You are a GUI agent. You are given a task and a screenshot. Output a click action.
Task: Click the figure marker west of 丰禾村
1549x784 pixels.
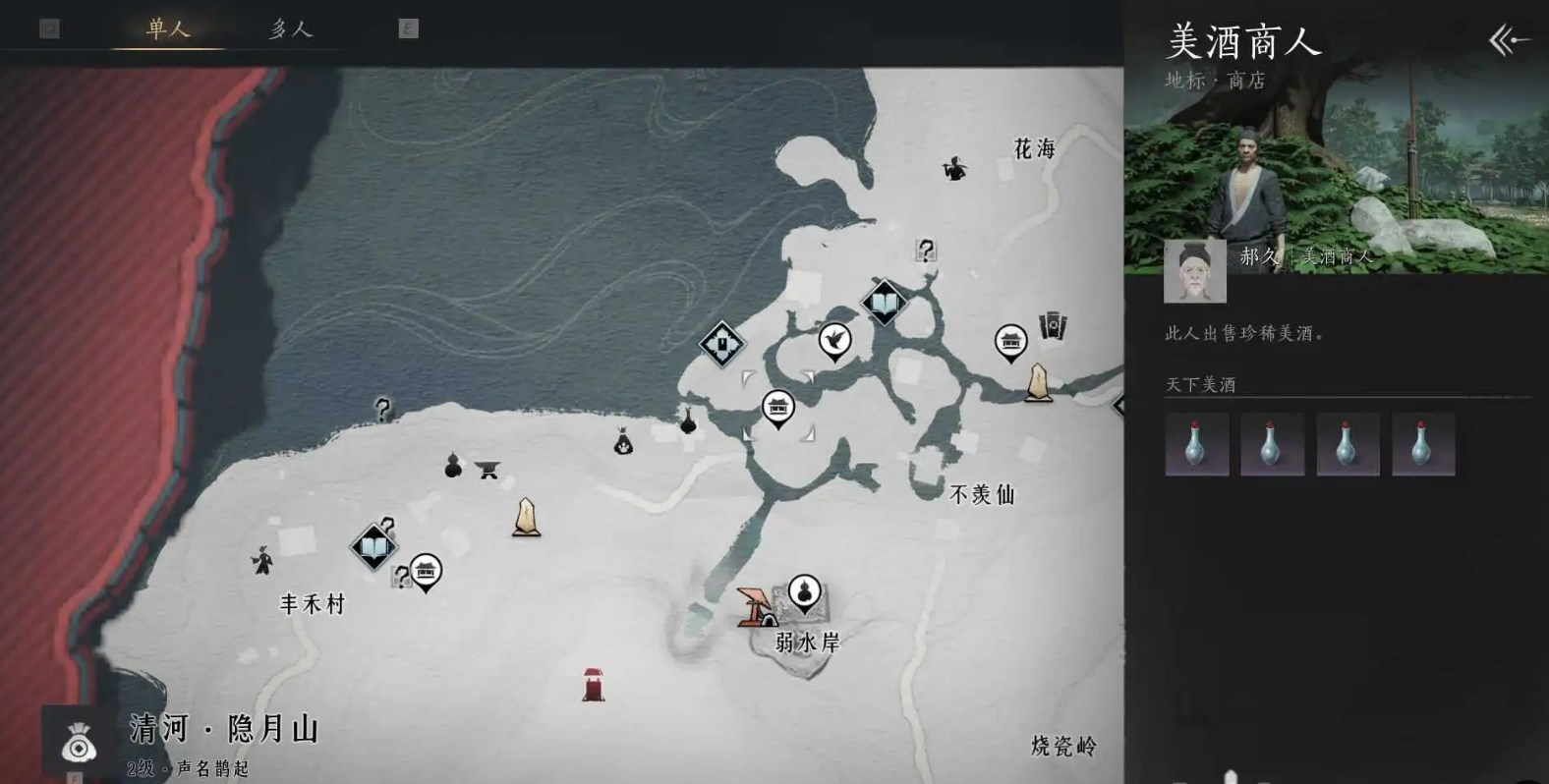click(x=262, y=560)
